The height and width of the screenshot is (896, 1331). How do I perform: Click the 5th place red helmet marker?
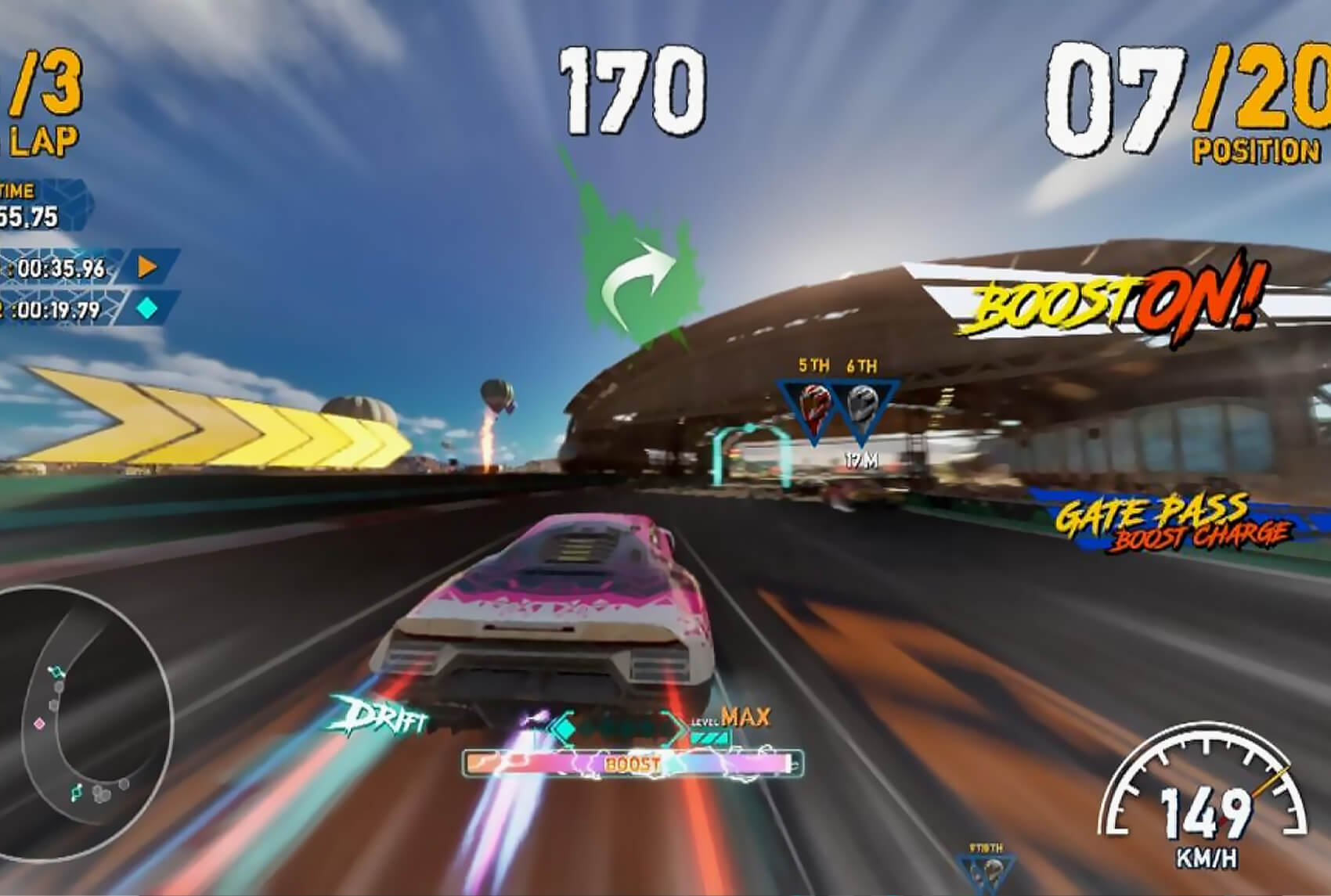click(814, 405)
